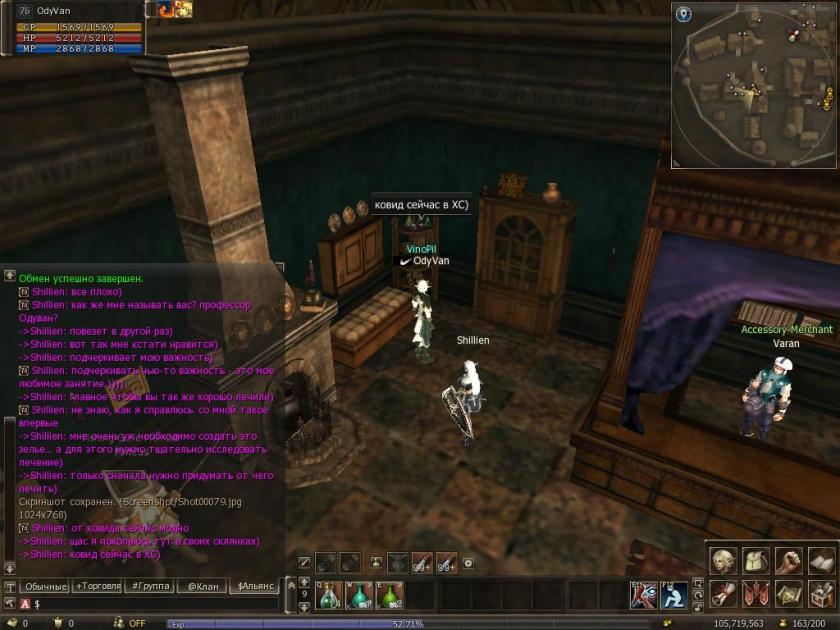Open the actions fist icon
840x630 pixels.
coord(789,561)
